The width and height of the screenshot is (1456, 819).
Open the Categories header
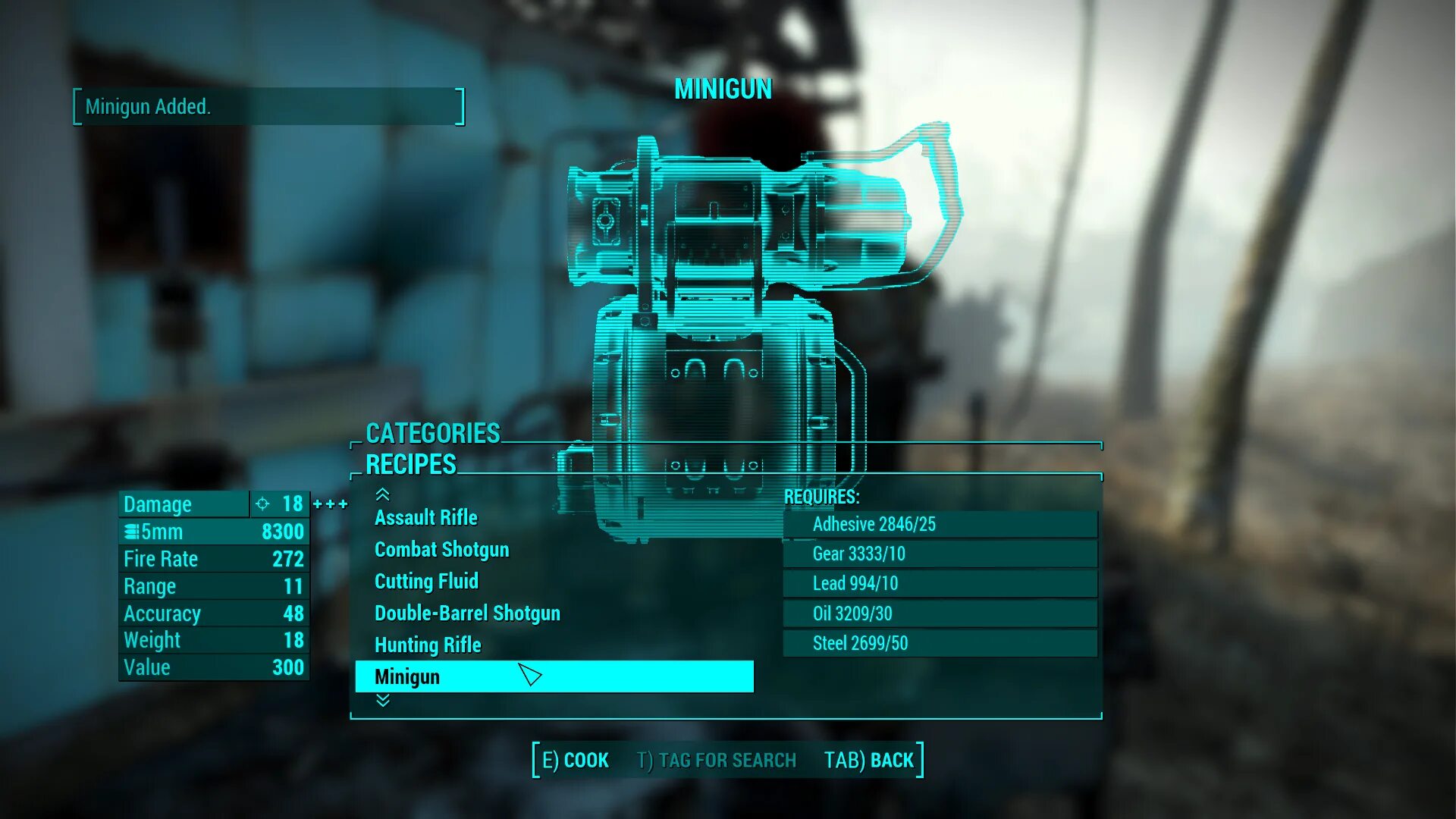click(x=433, y=433)
